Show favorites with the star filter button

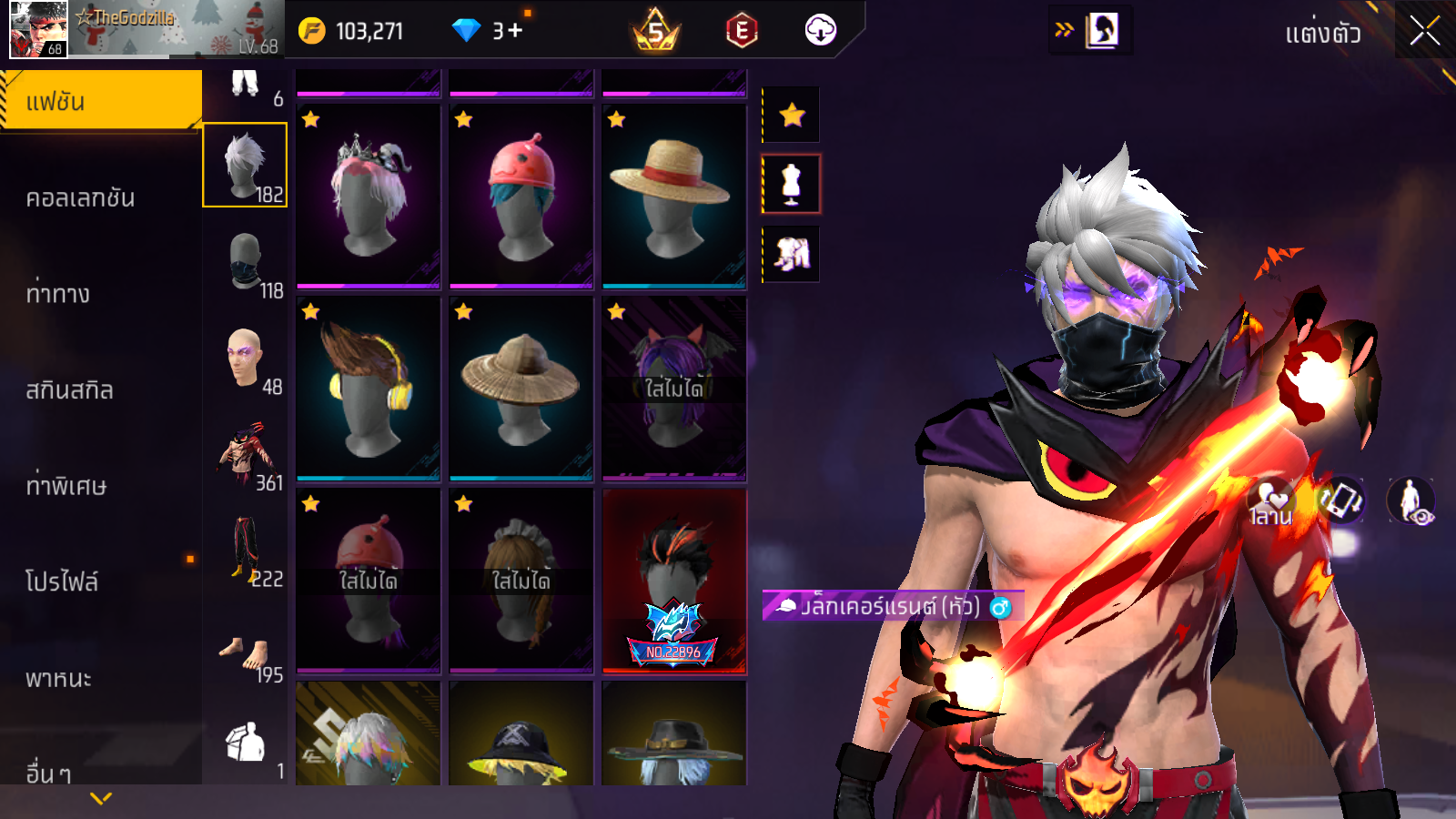[792, 116]
